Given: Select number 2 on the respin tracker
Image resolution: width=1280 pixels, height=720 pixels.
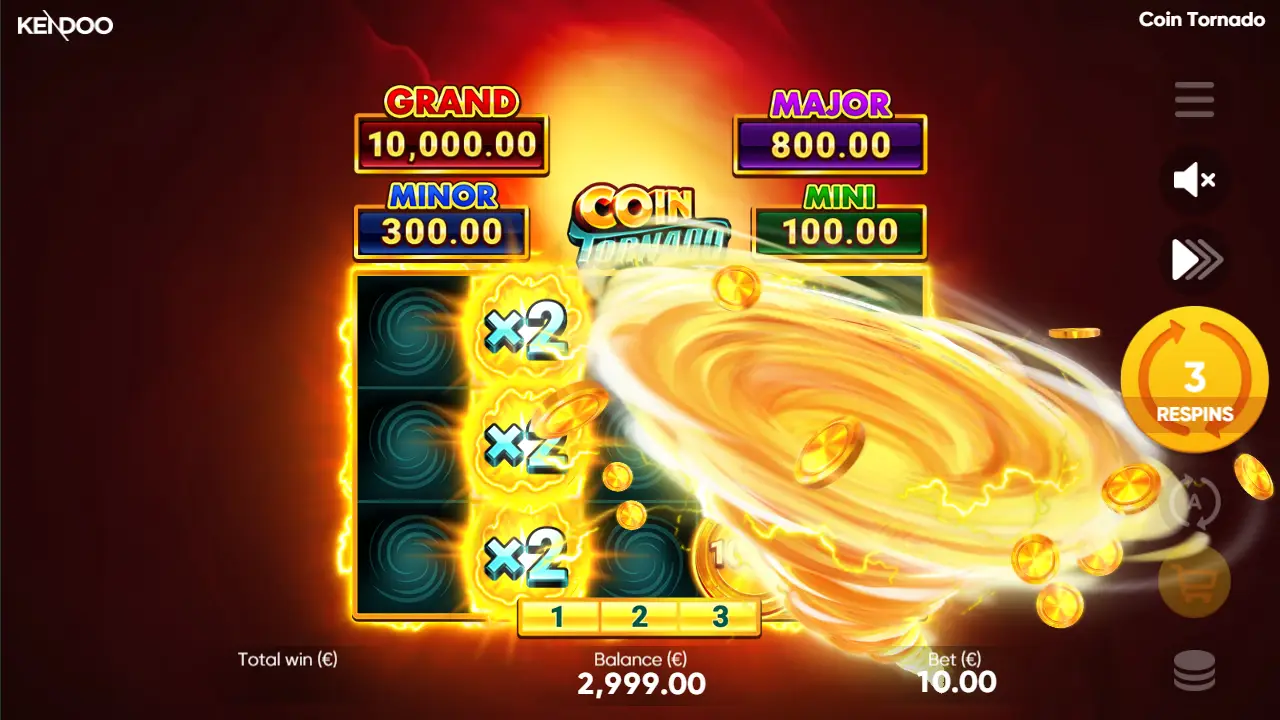Looking at the screenshot, I should pos(637,616).
